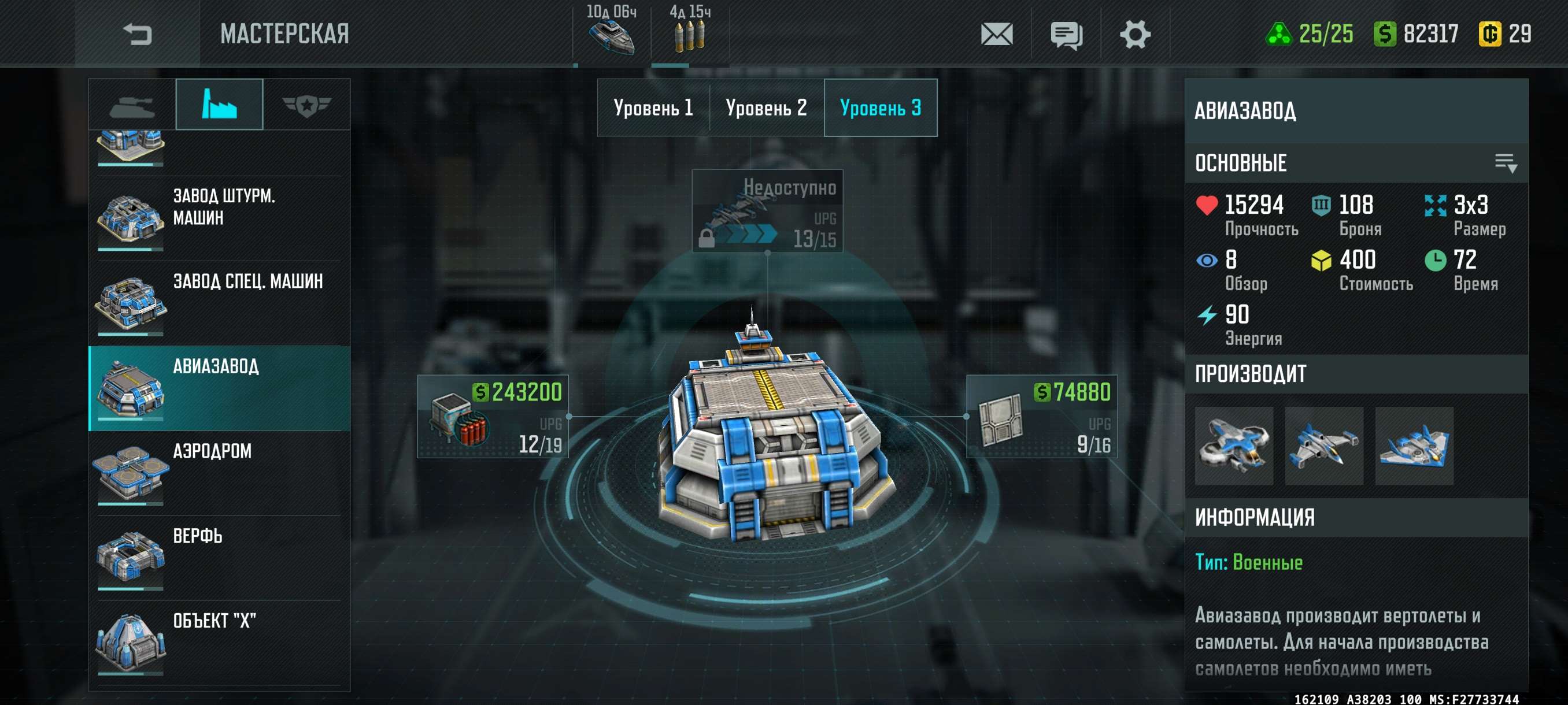Select the Авиазавод list entry

click(219, 389)
